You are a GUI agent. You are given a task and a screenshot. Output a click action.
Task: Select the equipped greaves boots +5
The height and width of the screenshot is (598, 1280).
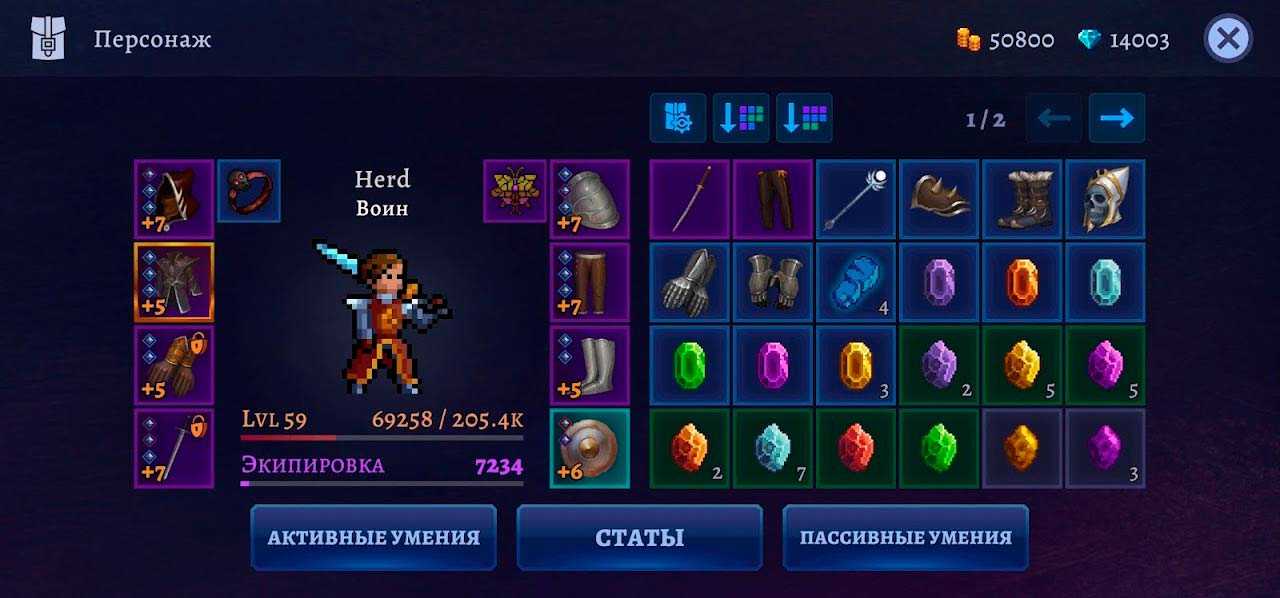589,365
